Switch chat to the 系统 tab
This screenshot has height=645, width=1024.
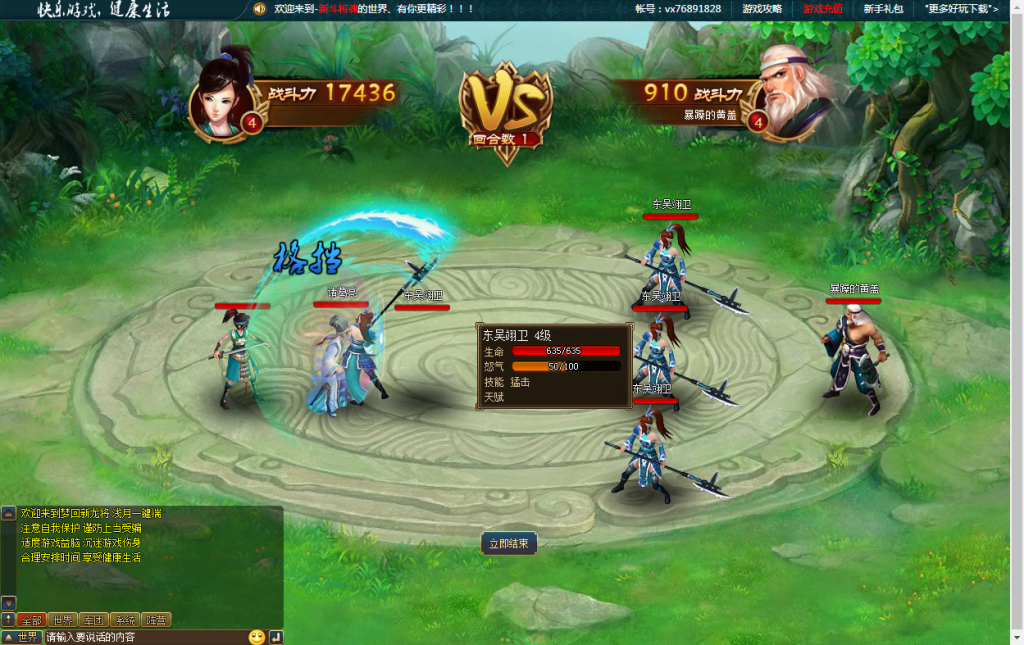tap(125, 620)
